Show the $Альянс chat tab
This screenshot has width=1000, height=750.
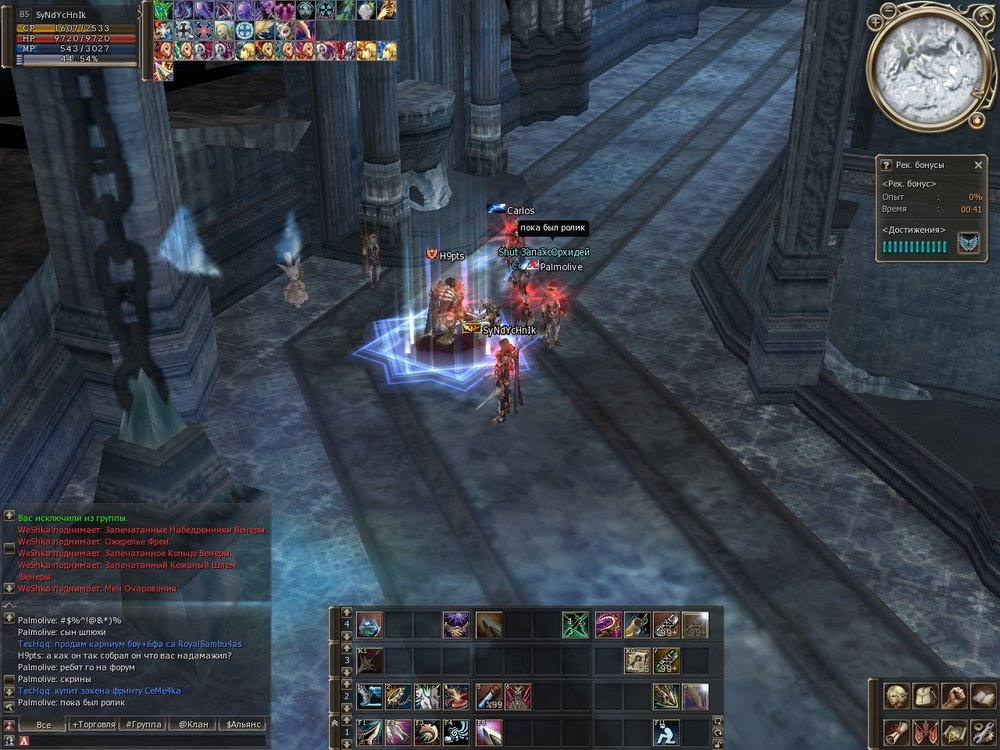[244, 724]
